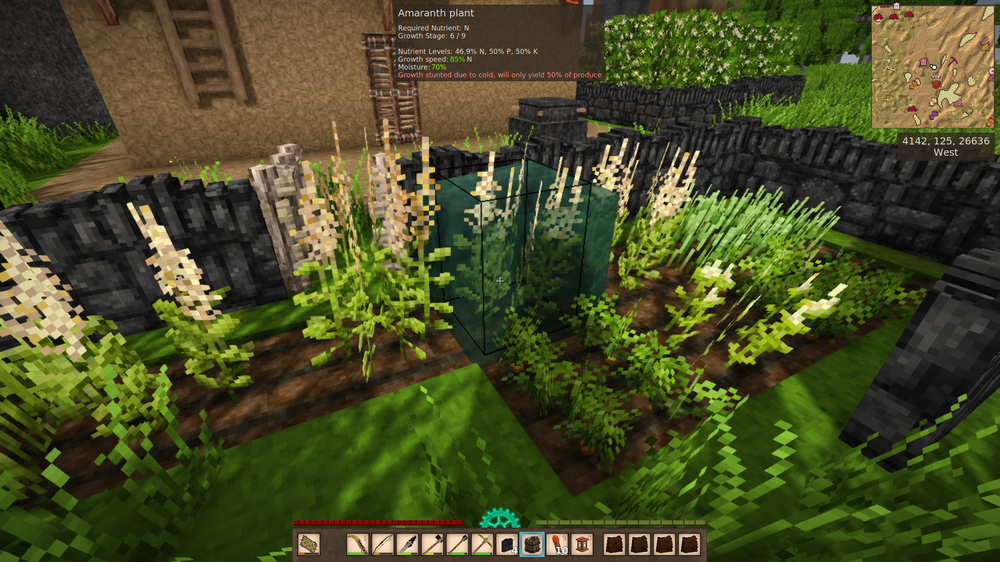Viewport: 1000px width, 562px height.
Task: Select the red circle waypoint on minimap
Action: 938,86
